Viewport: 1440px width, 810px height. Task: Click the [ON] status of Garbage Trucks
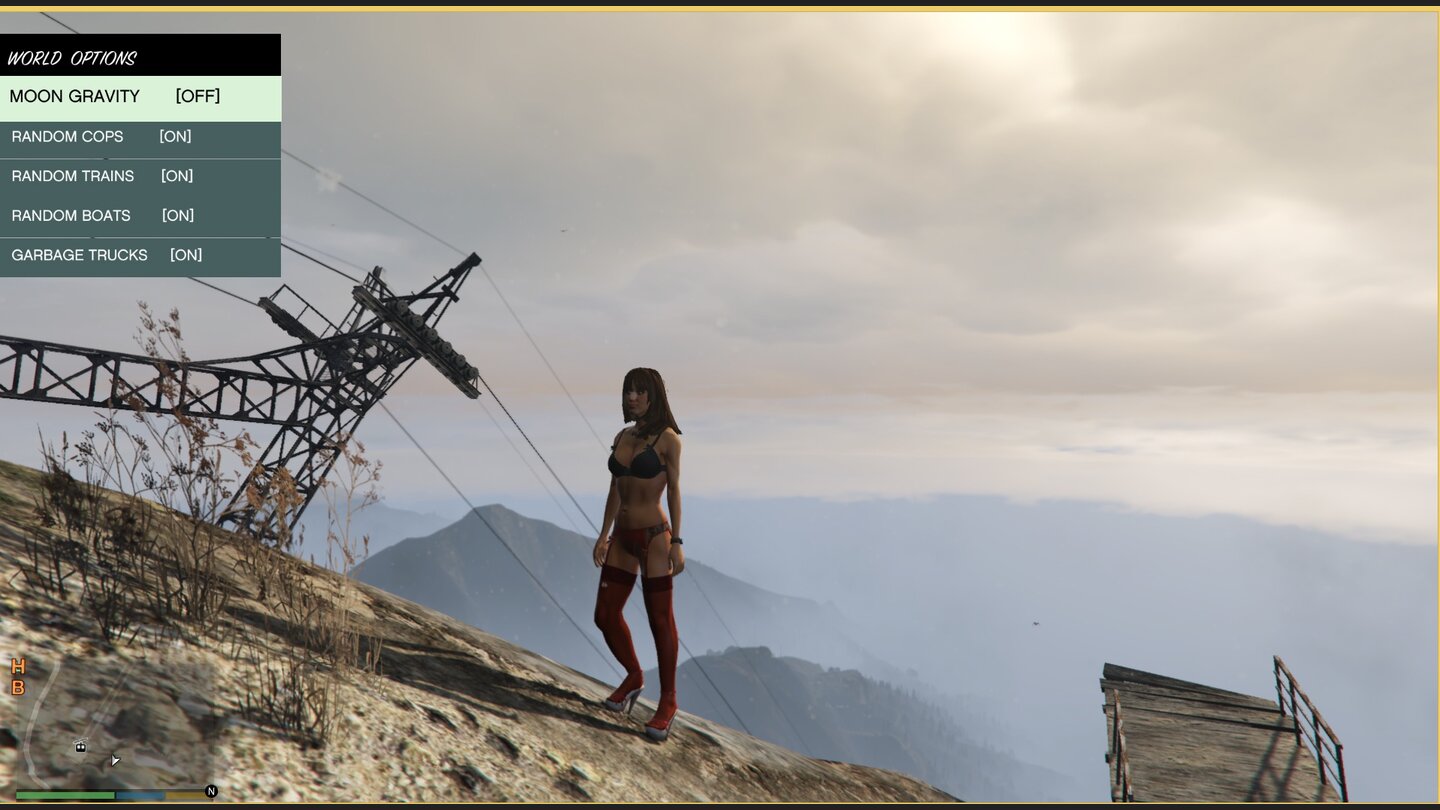[185, 255]
